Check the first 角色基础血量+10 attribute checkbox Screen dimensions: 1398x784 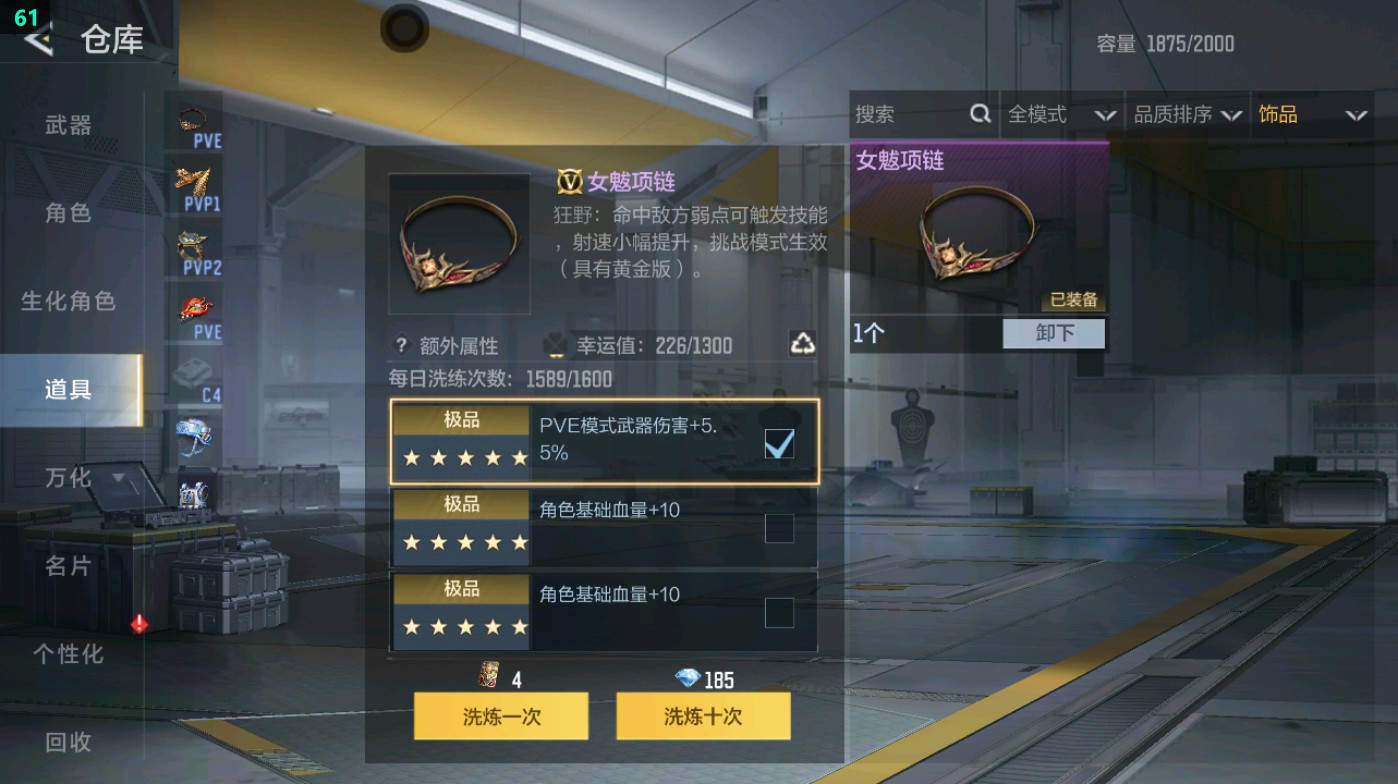point(779,528)
